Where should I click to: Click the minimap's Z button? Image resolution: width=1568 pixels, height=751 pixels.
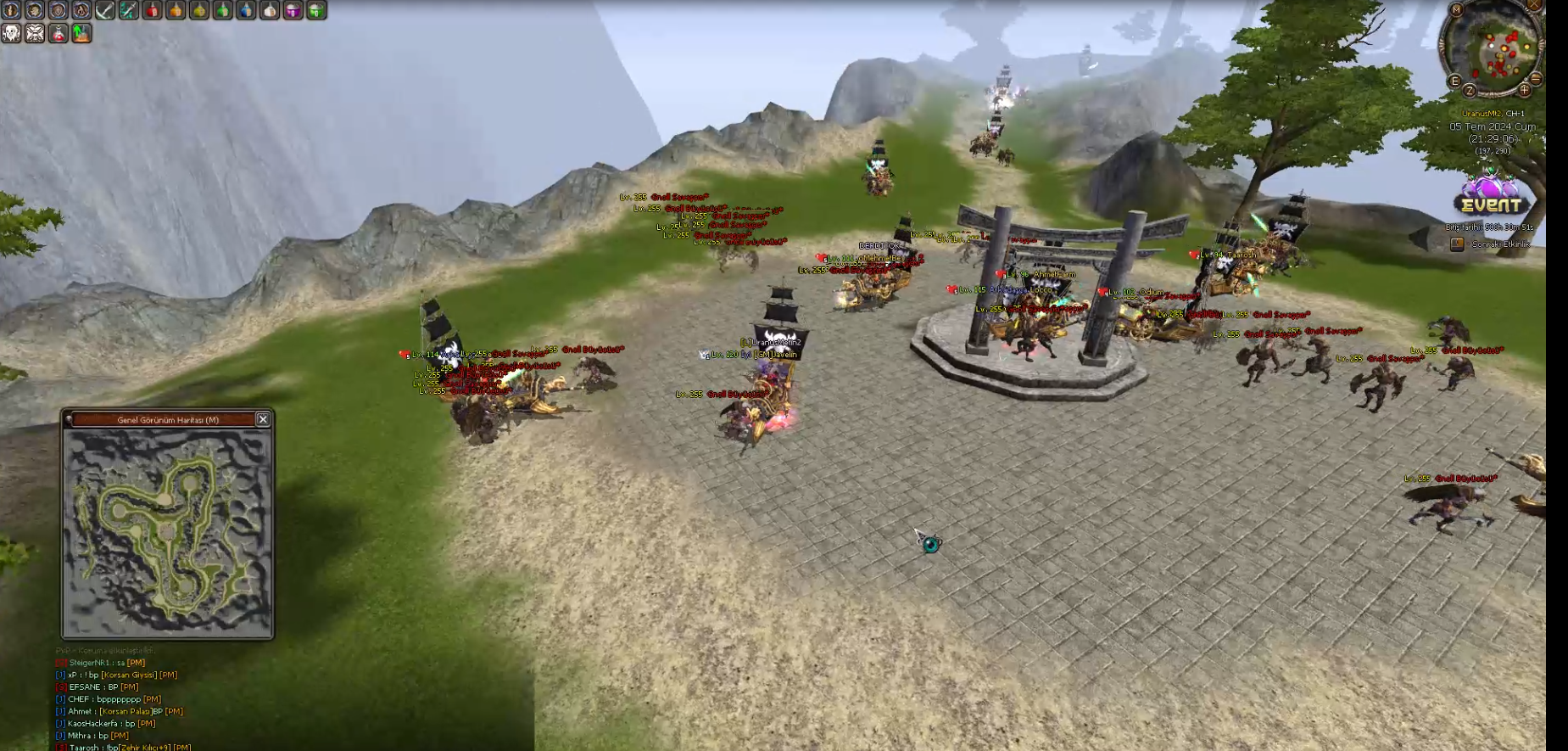(1470, 91)
